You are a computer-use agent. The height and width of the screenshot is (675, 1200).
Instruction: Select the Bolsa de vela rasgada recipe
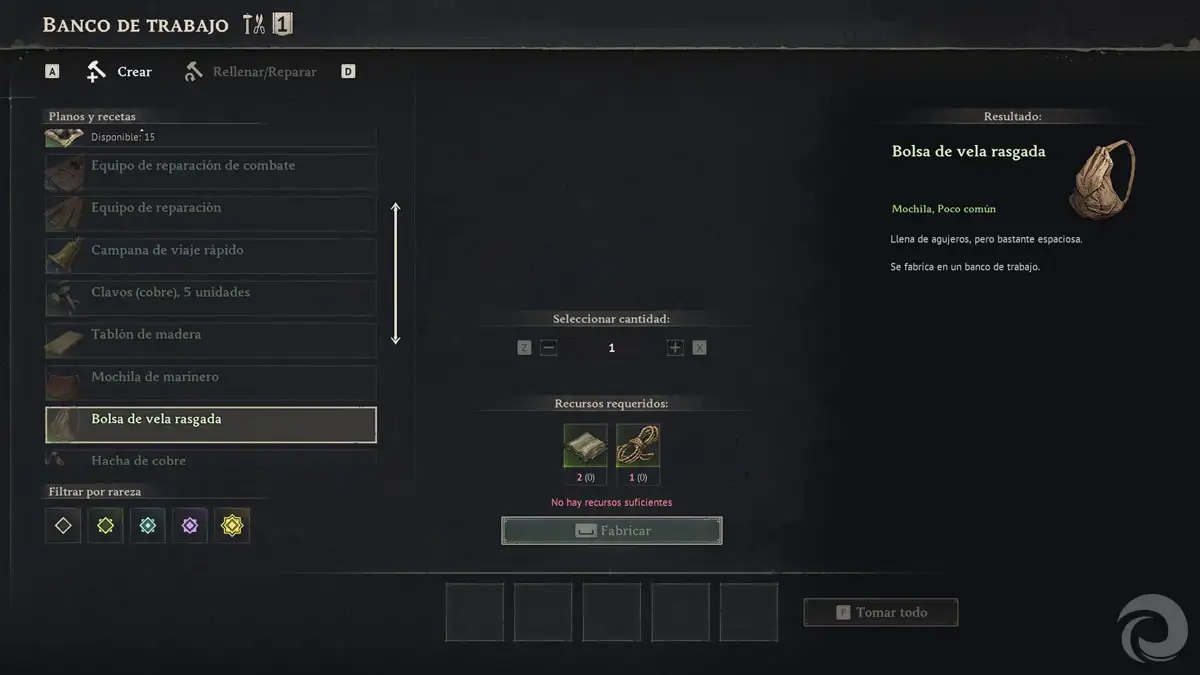[211, 424]
